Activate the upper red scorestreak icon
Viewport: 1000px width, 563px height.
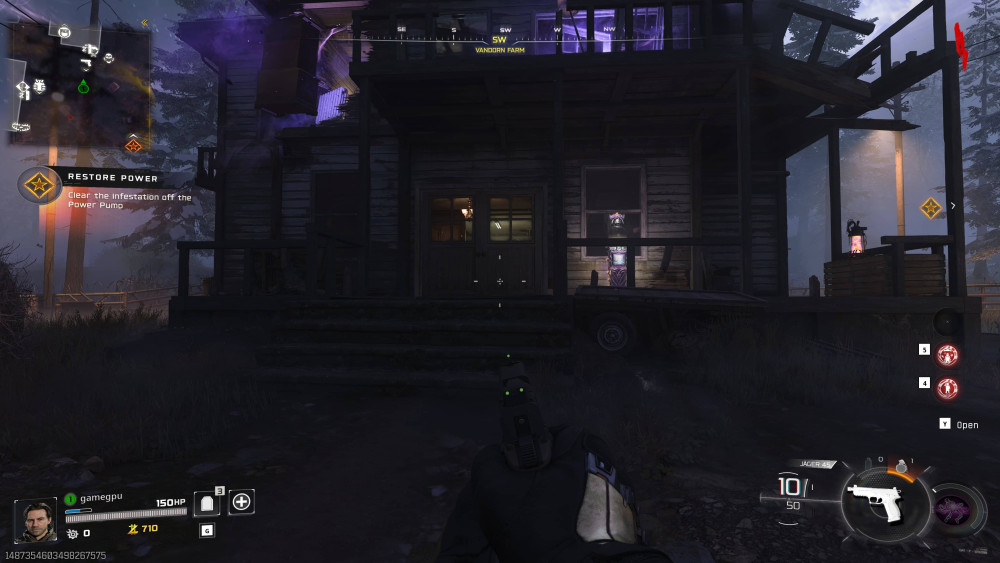947,355
